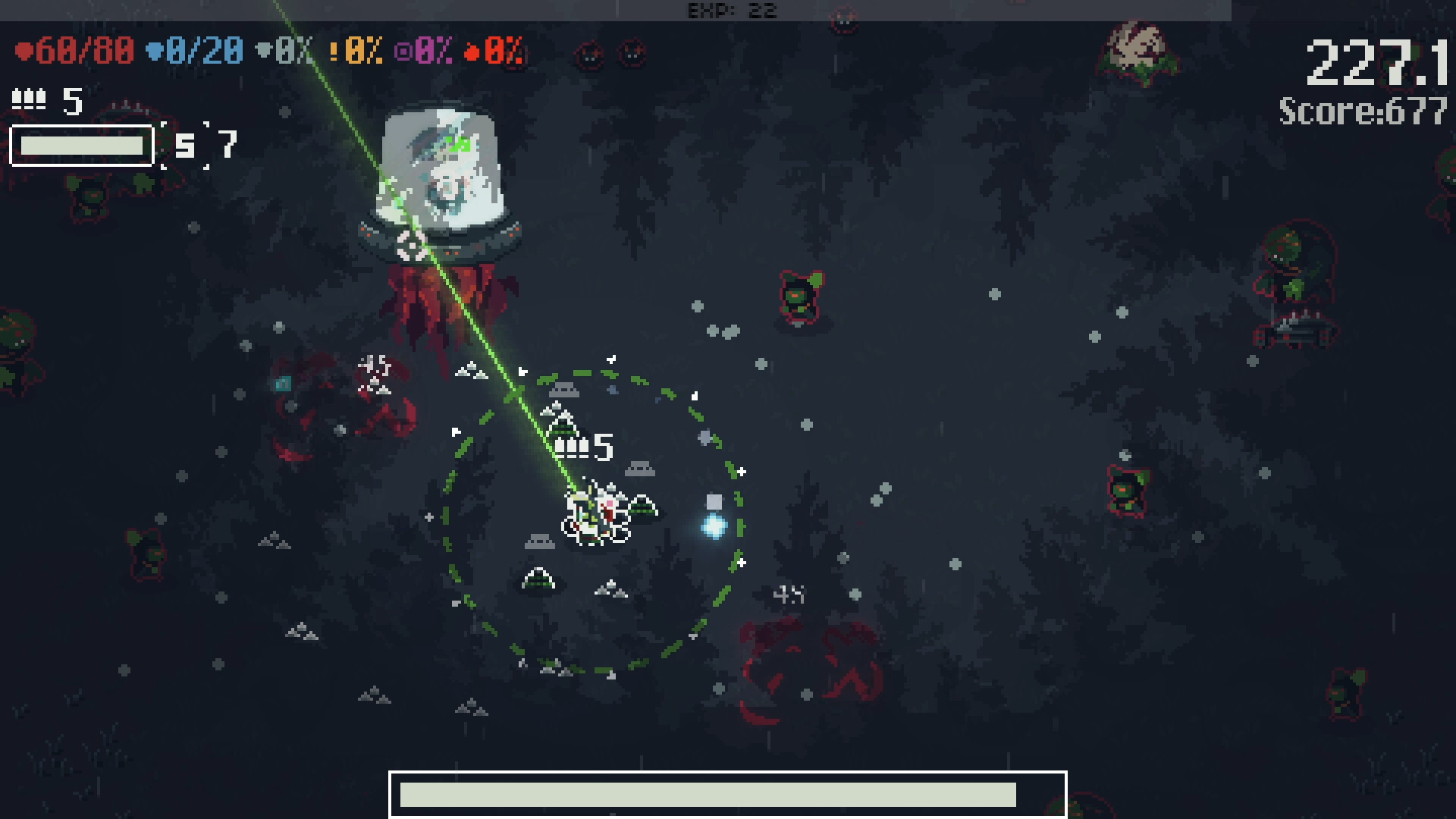The height and width of the screenshot is (819, 1456).
Task: Select the bullet ammo icon showing 5
Action: [29, 99]
